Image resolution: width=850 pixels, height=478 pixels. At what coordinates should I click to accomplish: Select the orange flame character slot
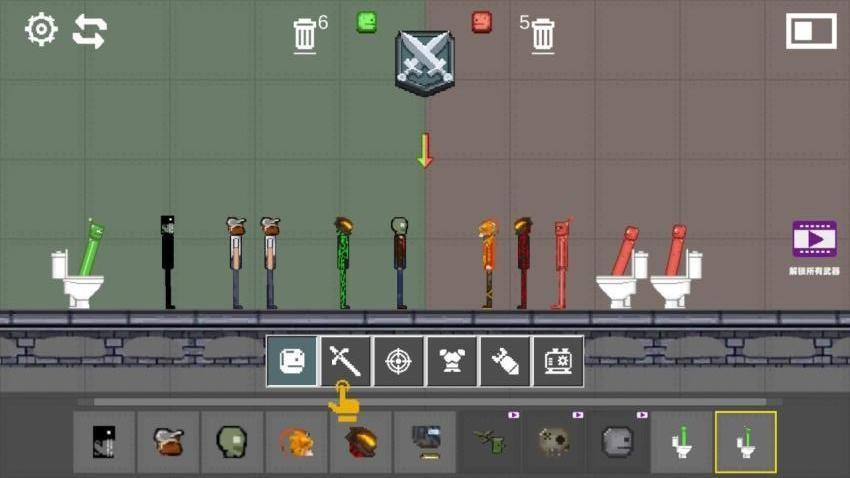296,441
